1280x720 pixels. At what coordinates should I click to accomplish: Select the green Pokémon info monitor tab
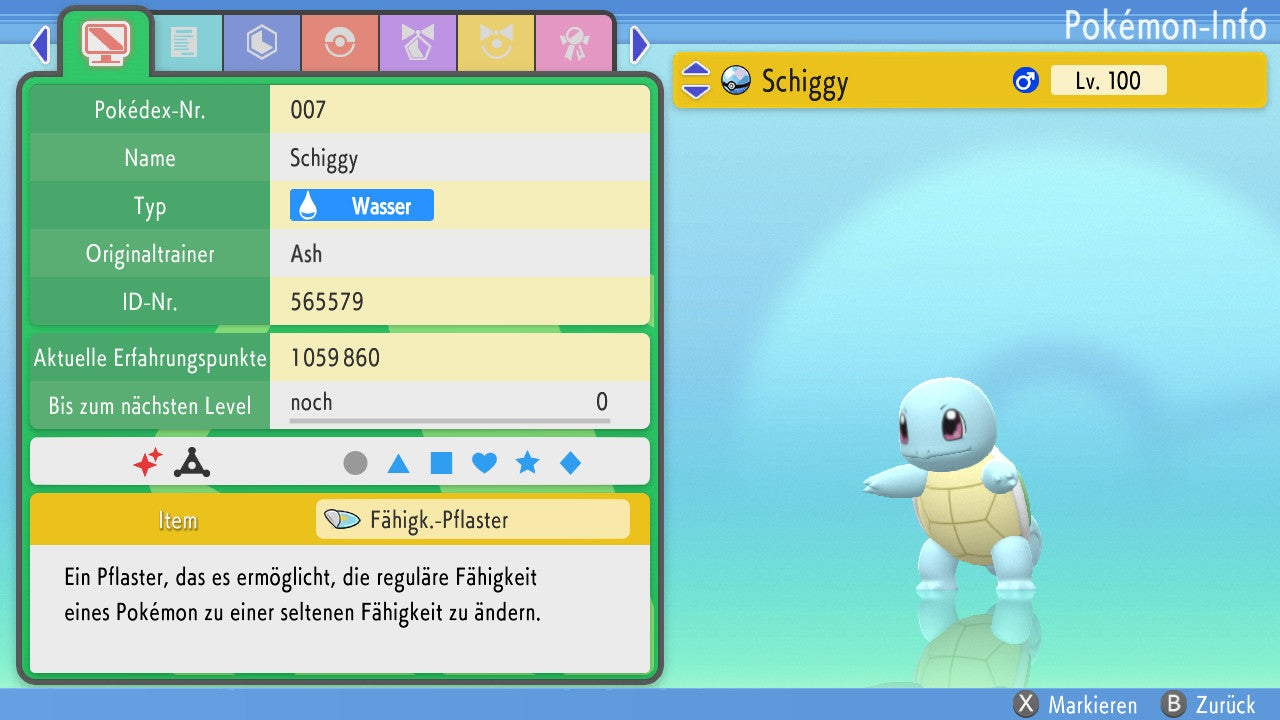[x=105, y=42]
